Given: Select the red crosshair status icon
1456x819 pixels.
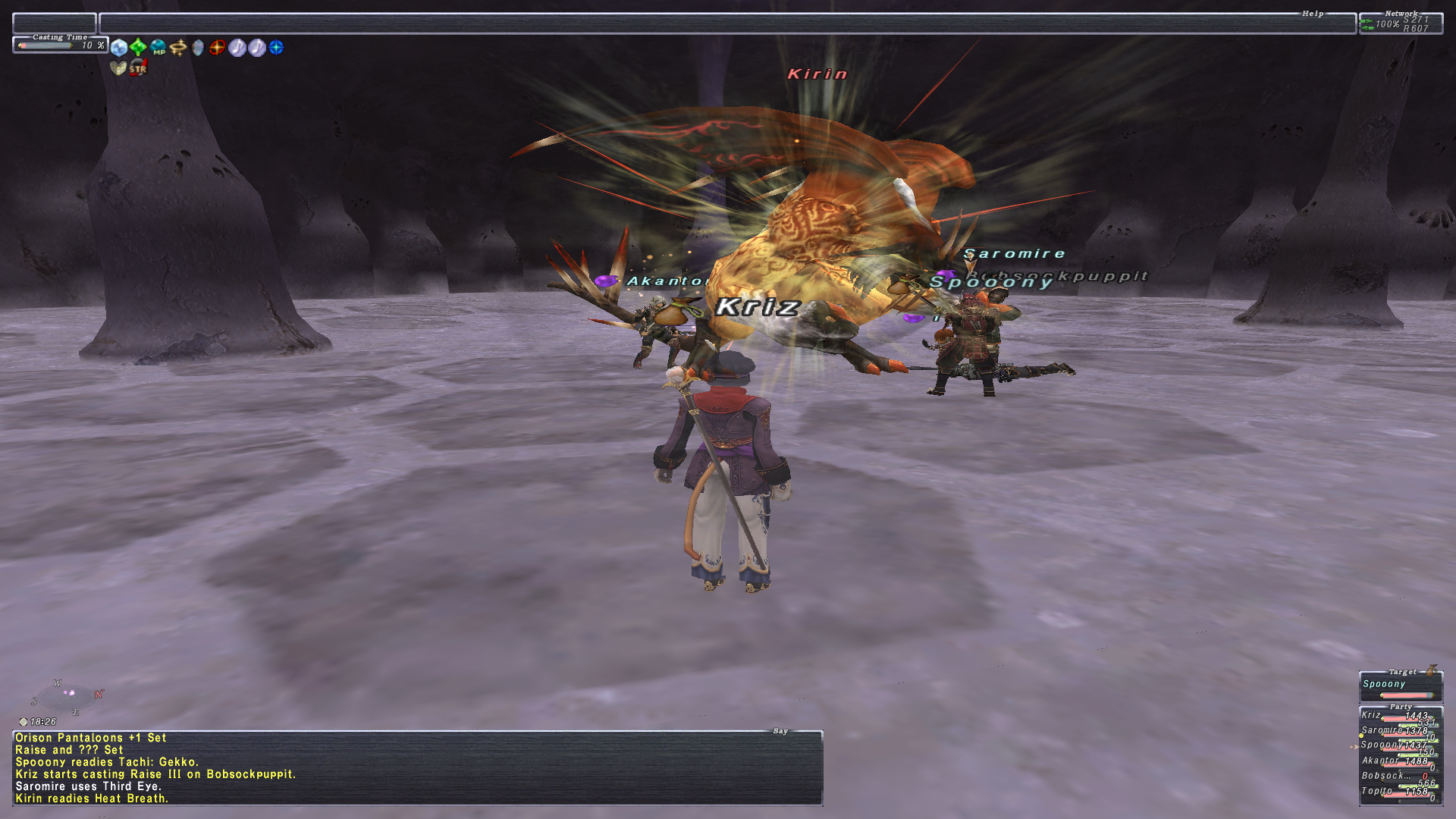Looking at the screenshot, I should tap(218, 48).
